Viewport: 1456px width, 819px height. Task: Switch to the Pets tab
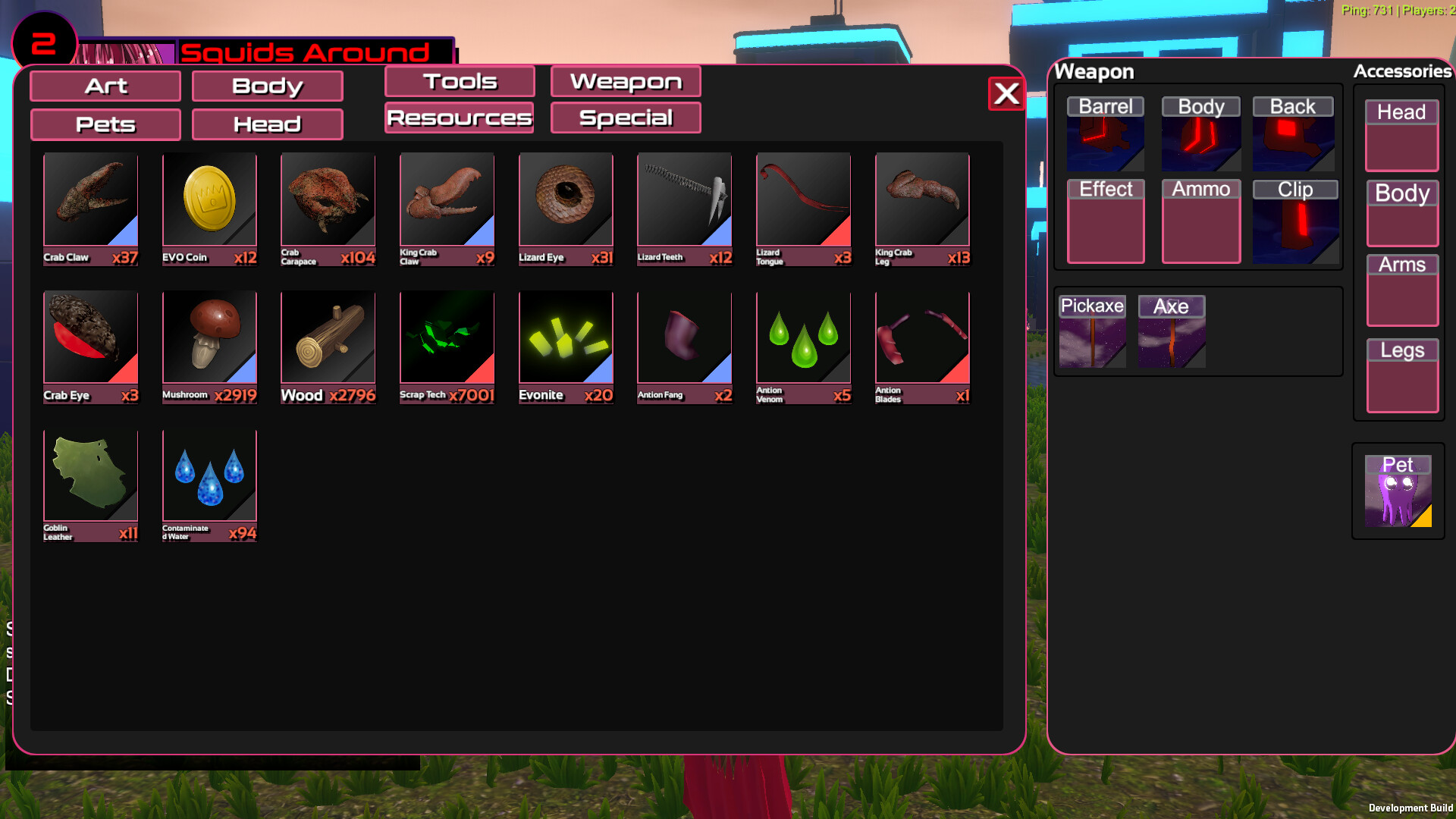tap(105, 124)
